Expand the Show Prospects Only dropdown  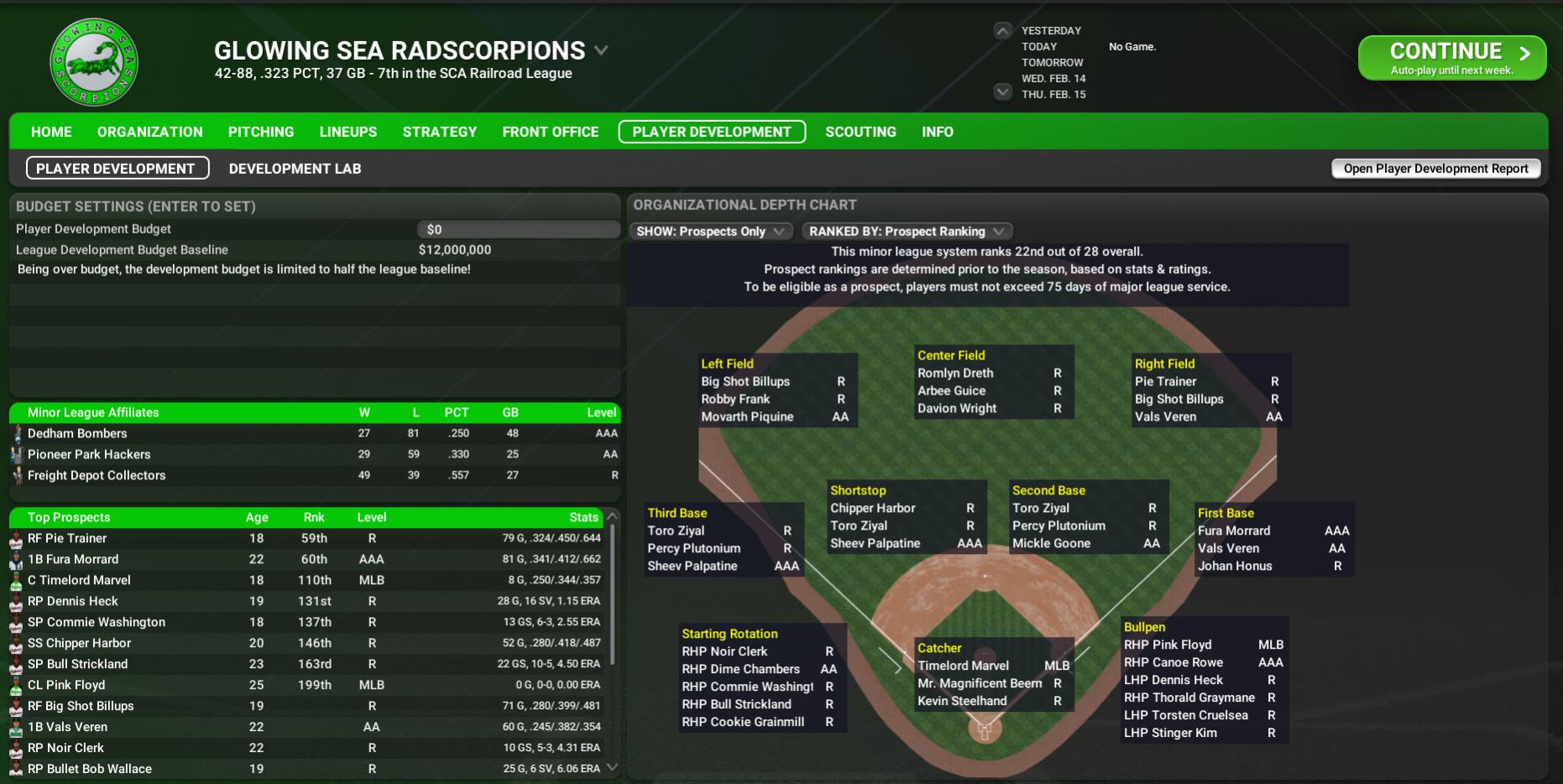pos(710,232)
